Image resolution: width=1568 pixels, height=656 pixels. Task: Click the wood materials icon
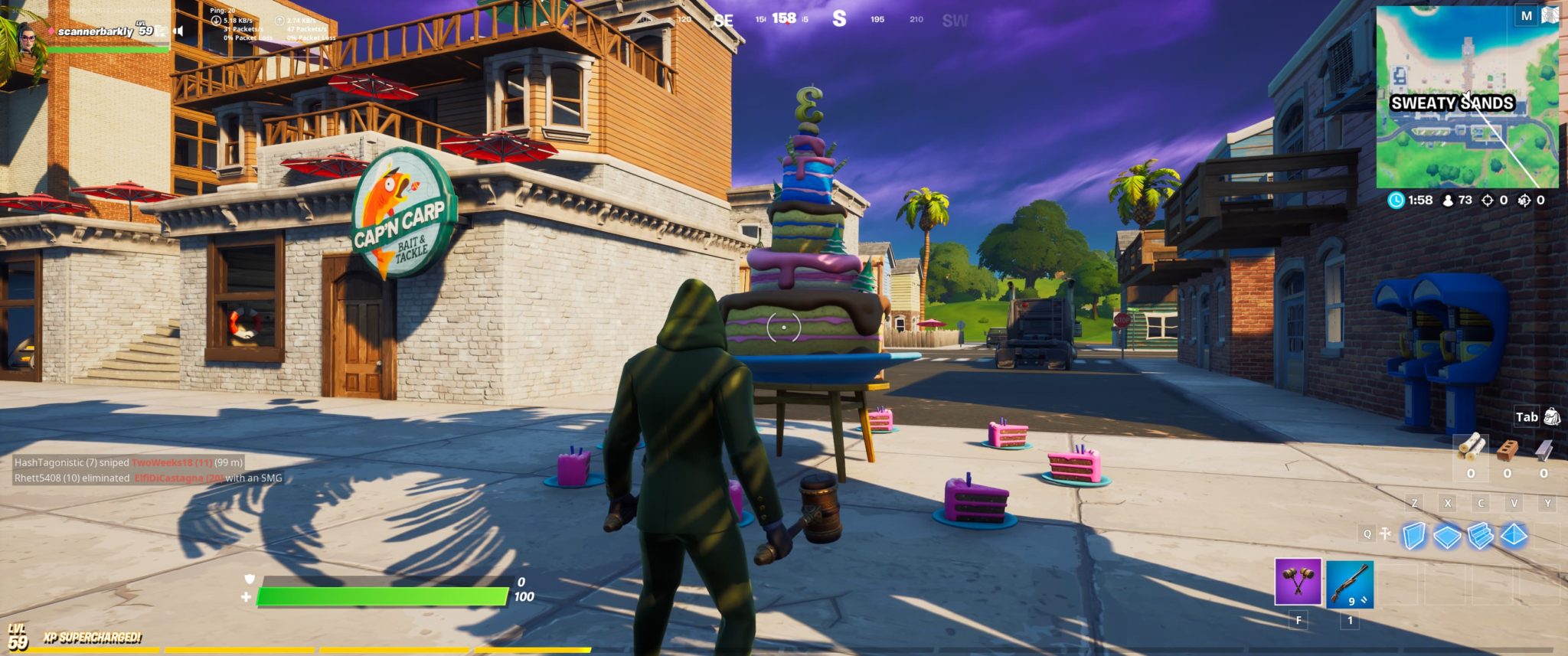[x=1472, y=448]
